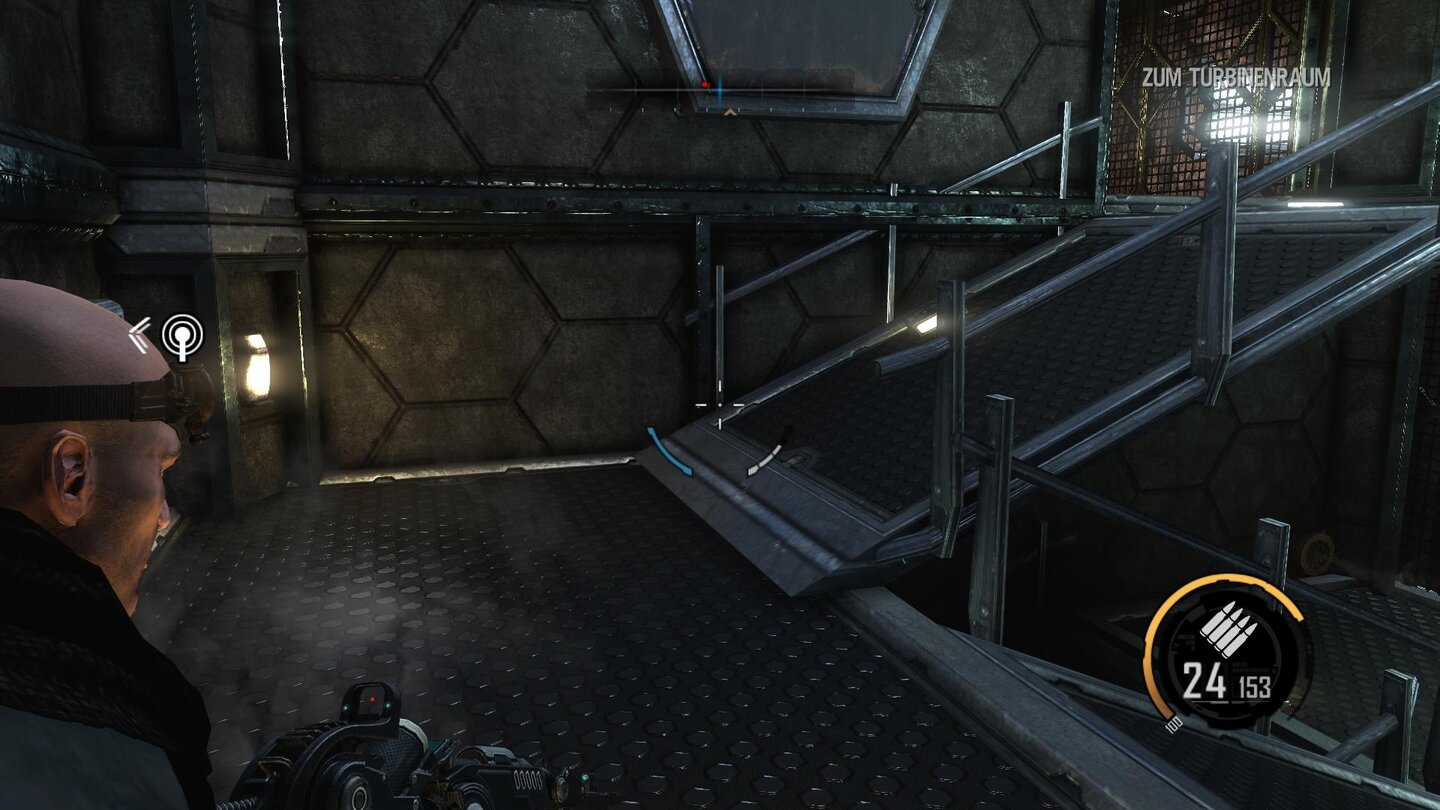Screen dimensions: 1440x810
Task: Select the blue waypoint glow on the compass bar
Action: tap(721, 91)
